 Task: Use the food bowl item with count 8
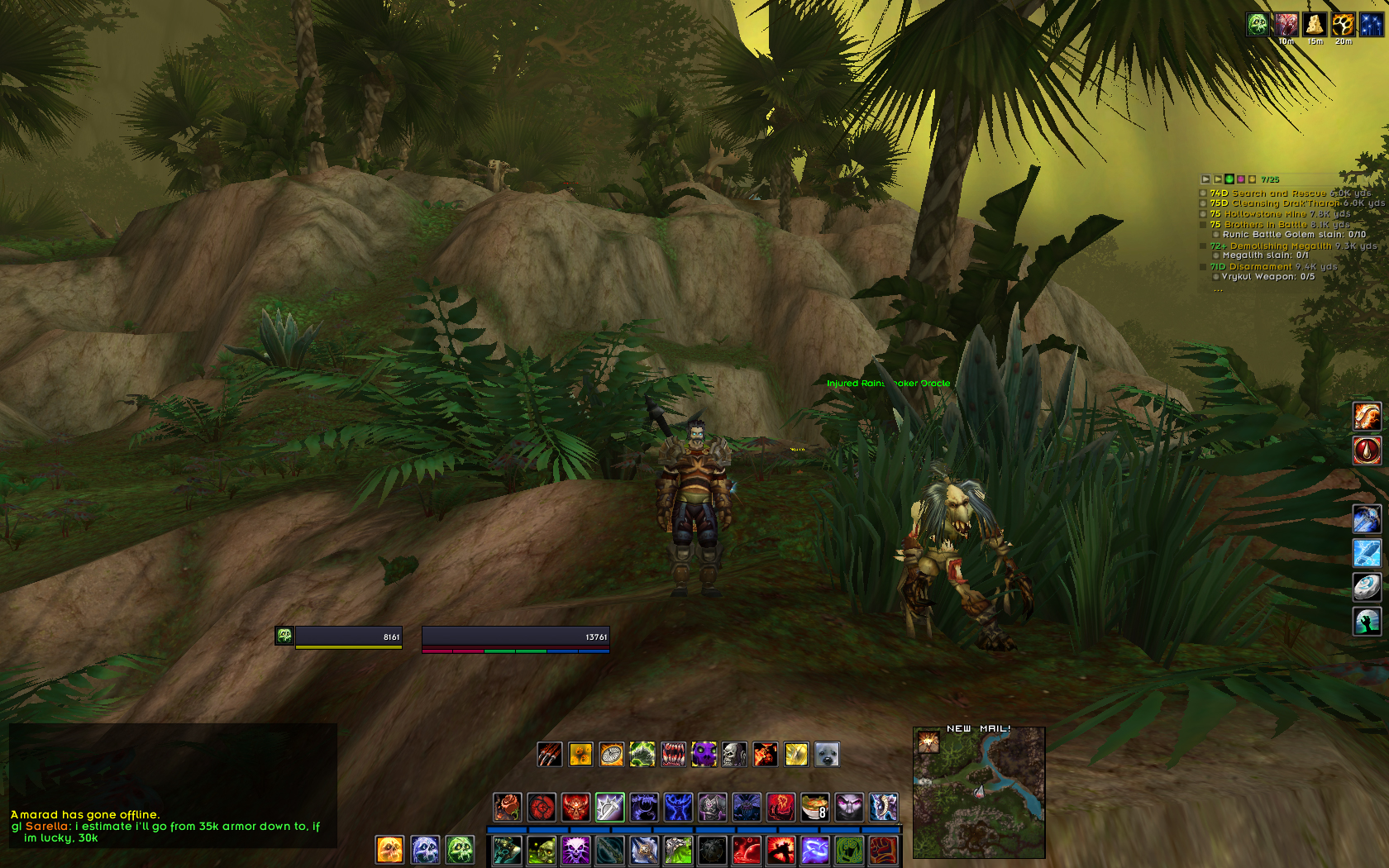(x=814, y=807)
